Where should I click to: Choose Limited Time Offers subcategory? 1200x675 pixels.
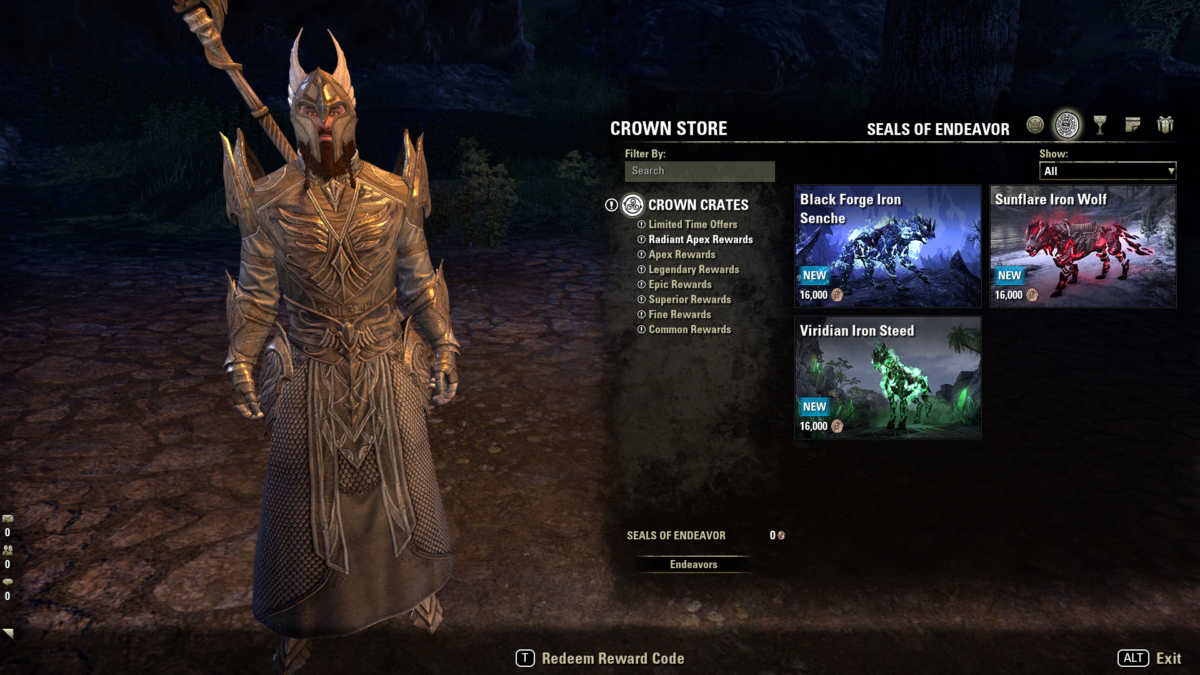click(692, 225)
